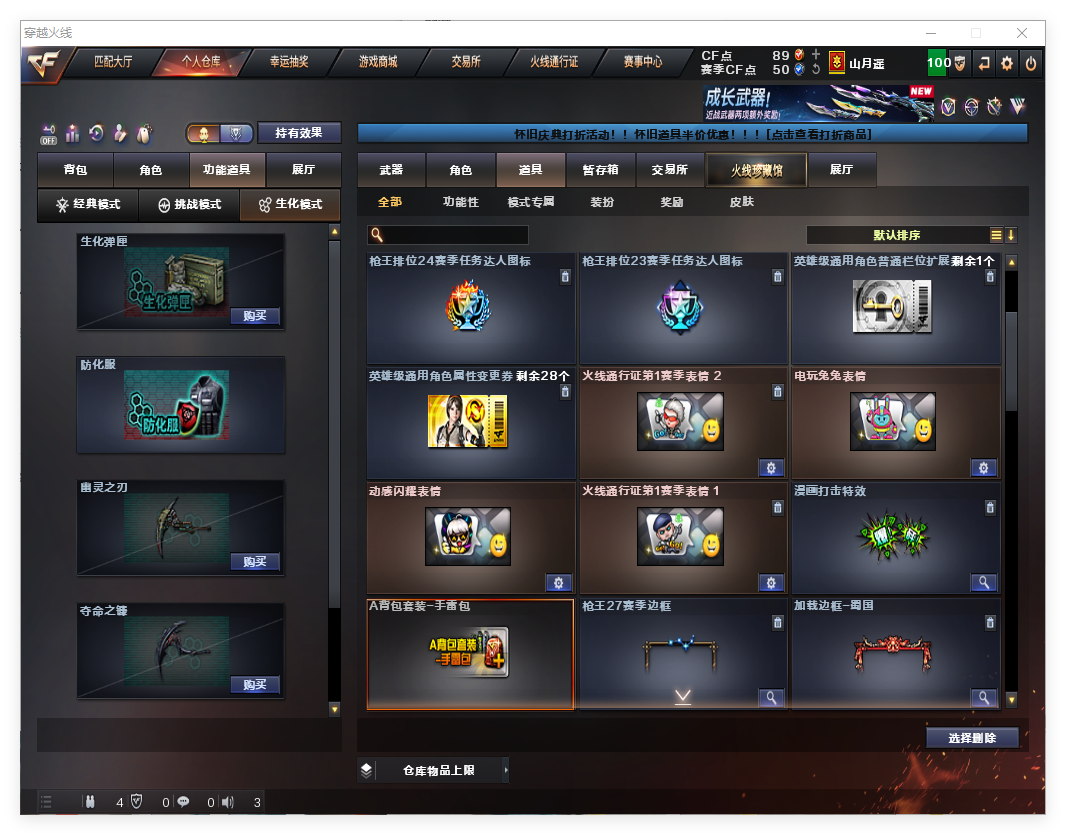Open the 匹配大厅 lobby menu
The height and width of the screenshot is (835, 1066).
pyautogui.click(x=113, y=62)
